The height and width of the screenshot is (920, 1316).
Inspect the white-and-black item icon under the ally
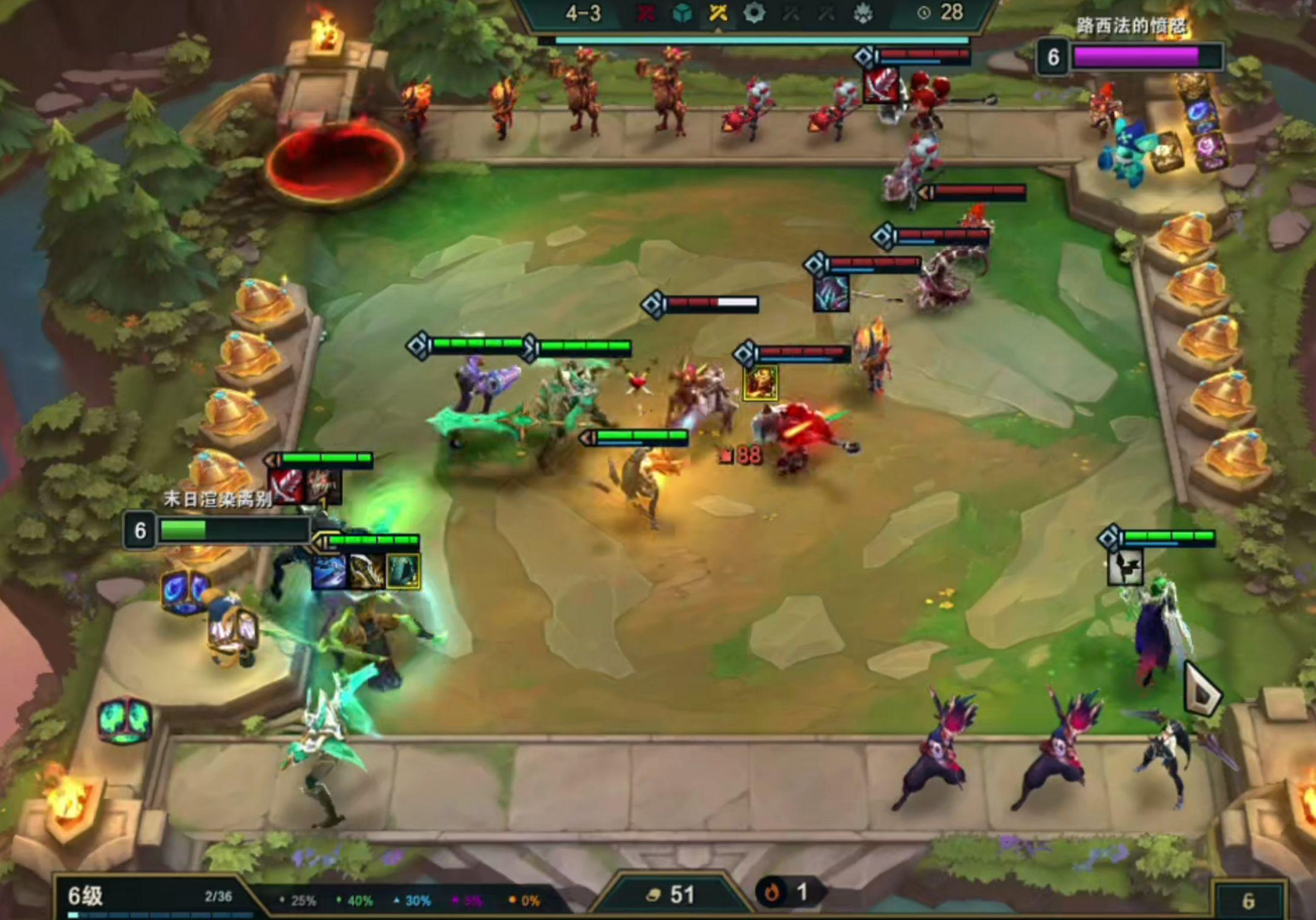point(1125,567)
